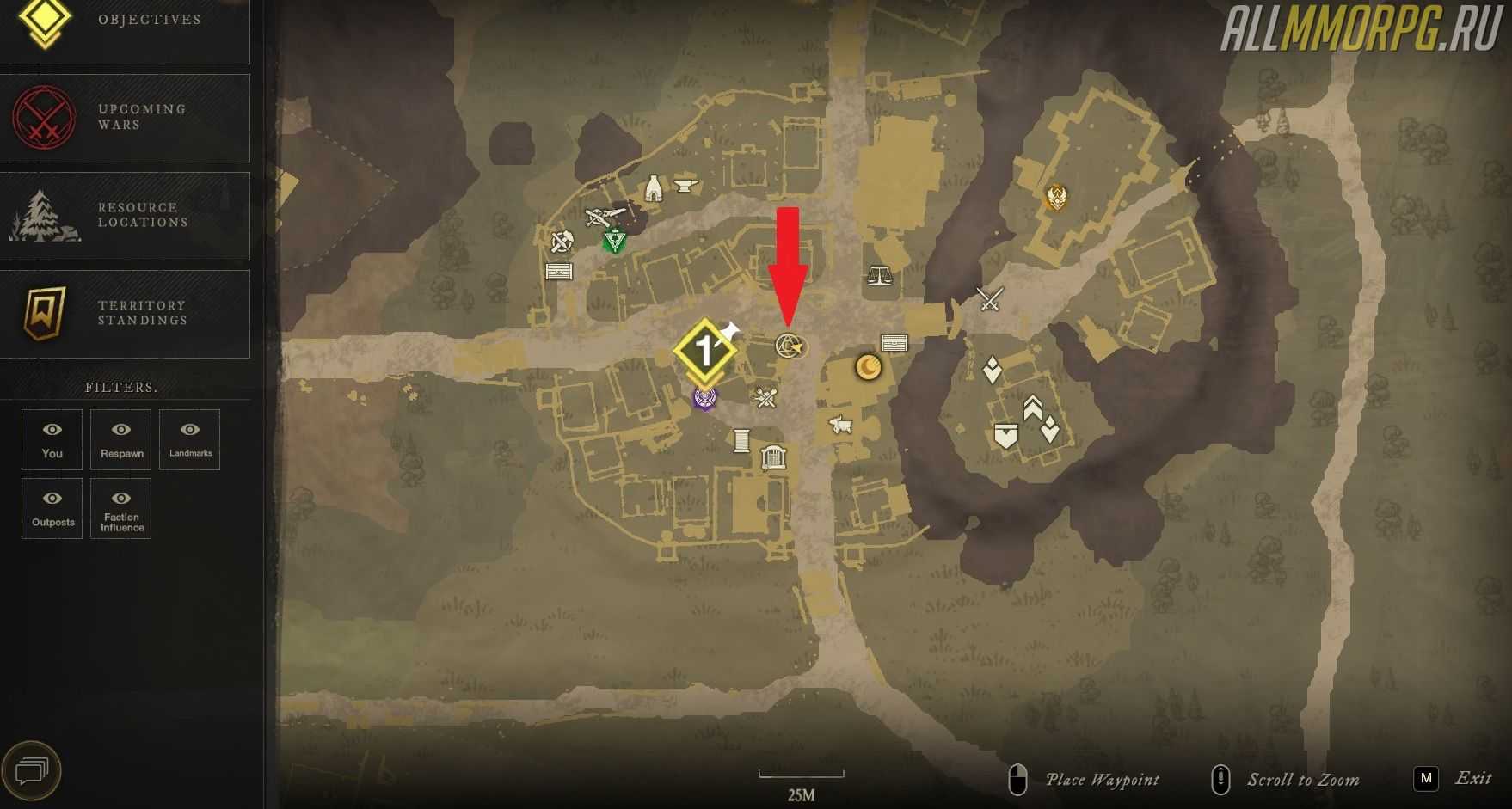Toggle the Respawn filter

(121, 439)
